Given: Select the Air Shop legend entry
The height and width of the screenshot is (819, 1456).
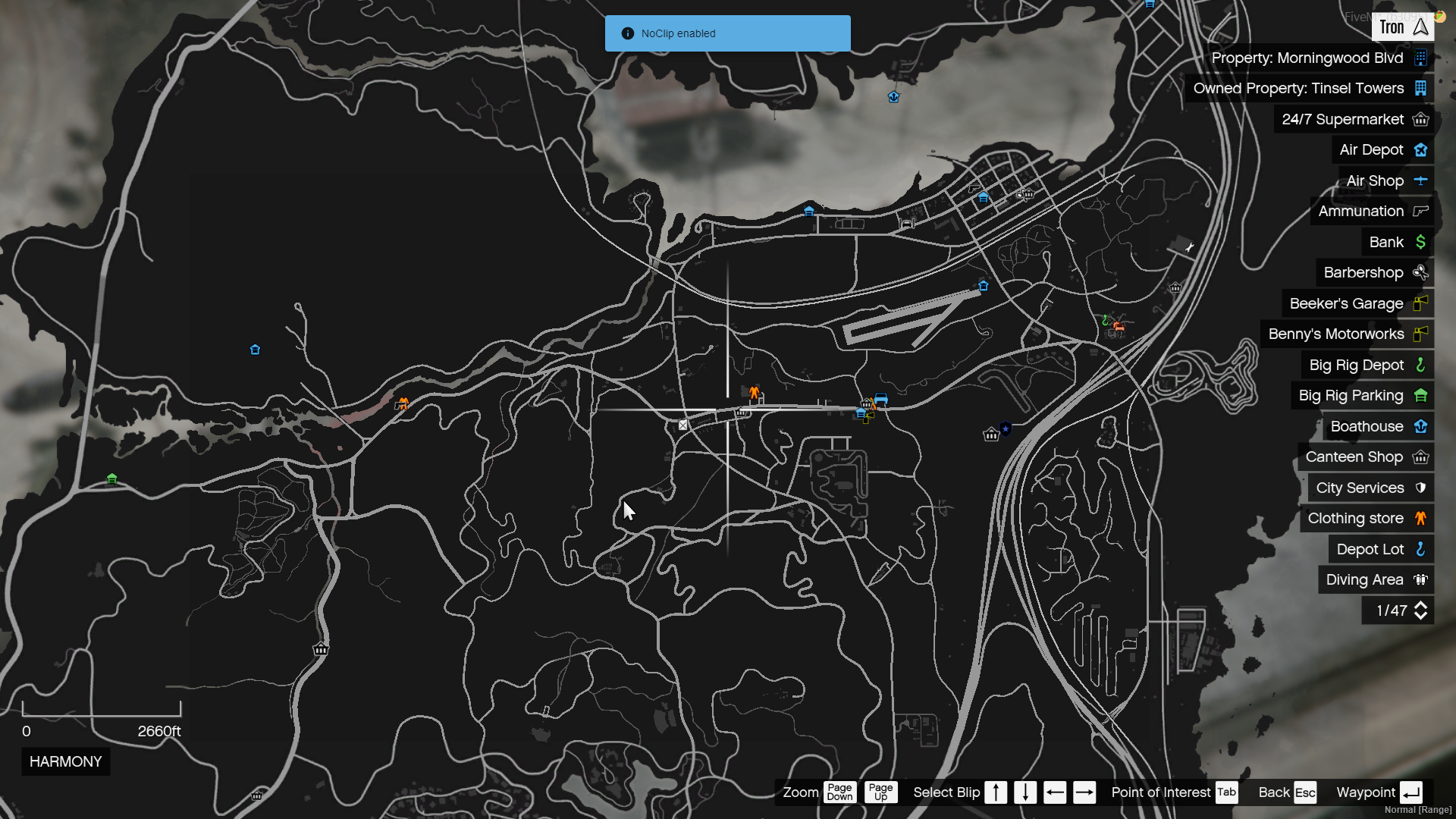Looking at the screenshot, I should (1386, 181).
